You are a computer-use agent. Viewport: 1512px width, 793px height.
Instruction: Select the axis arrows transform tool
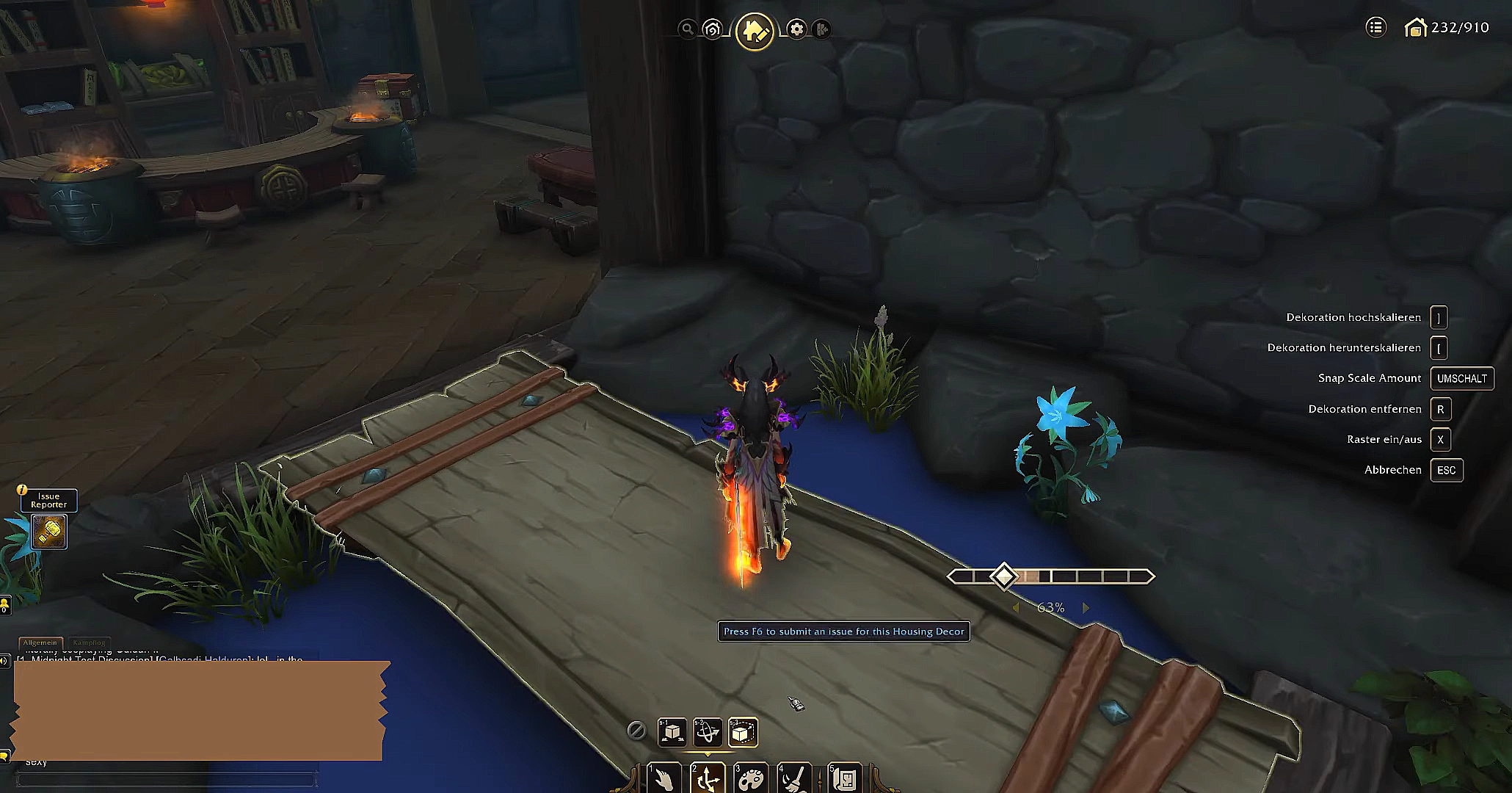point(708,778)
